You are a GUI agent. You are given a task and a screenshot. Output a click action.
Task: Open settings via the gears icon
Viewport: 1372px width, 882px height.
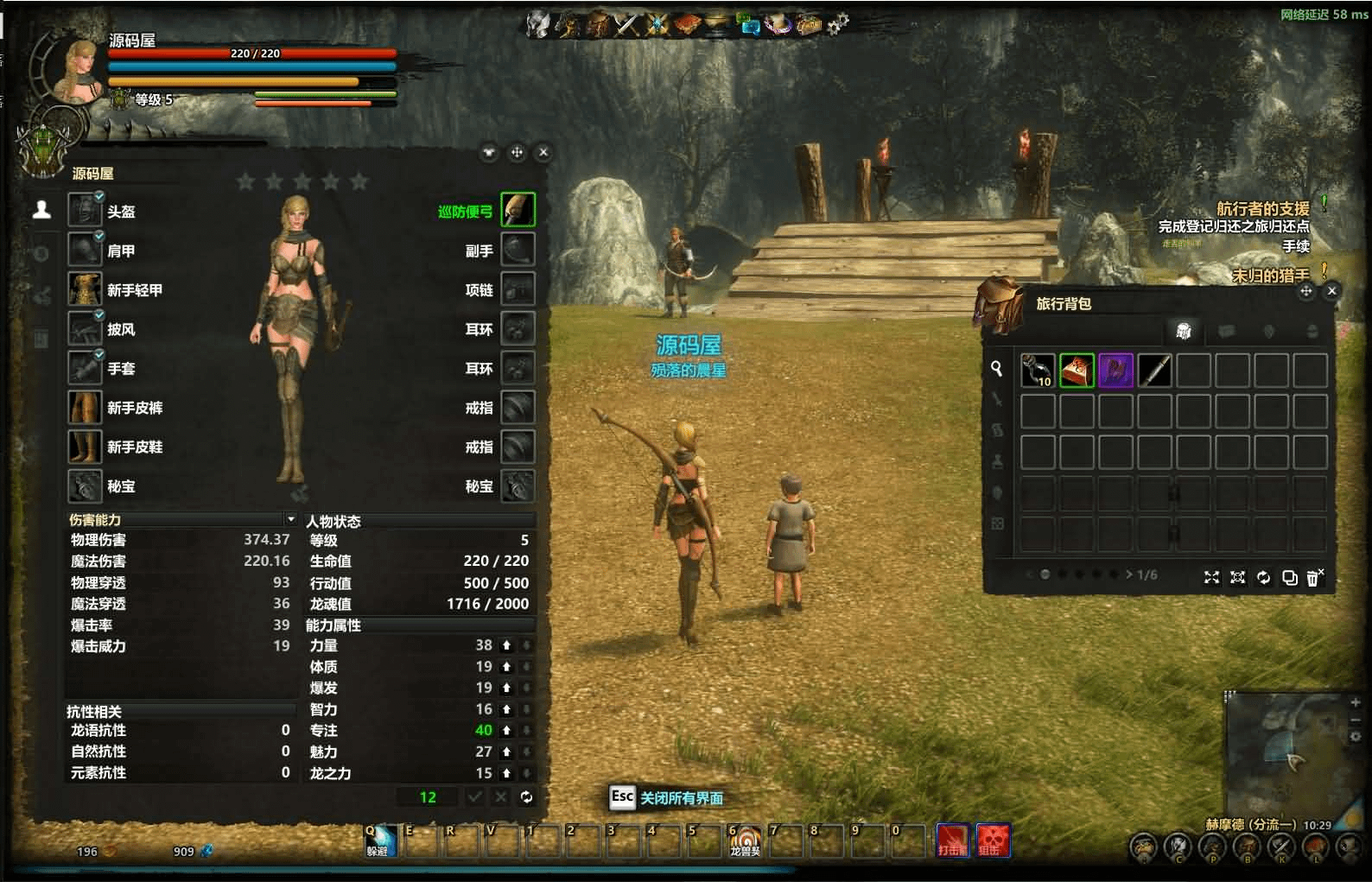click(x=837, y=24)
